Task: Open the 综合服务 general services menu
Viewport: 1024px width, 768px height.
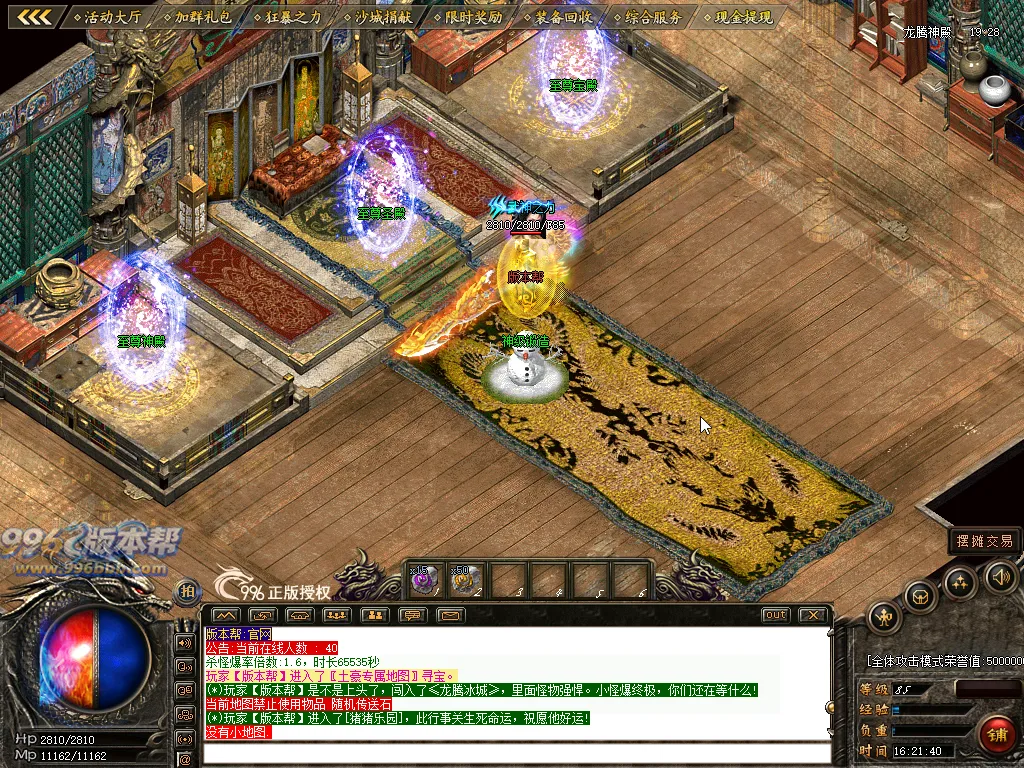Action: (647, 17)
